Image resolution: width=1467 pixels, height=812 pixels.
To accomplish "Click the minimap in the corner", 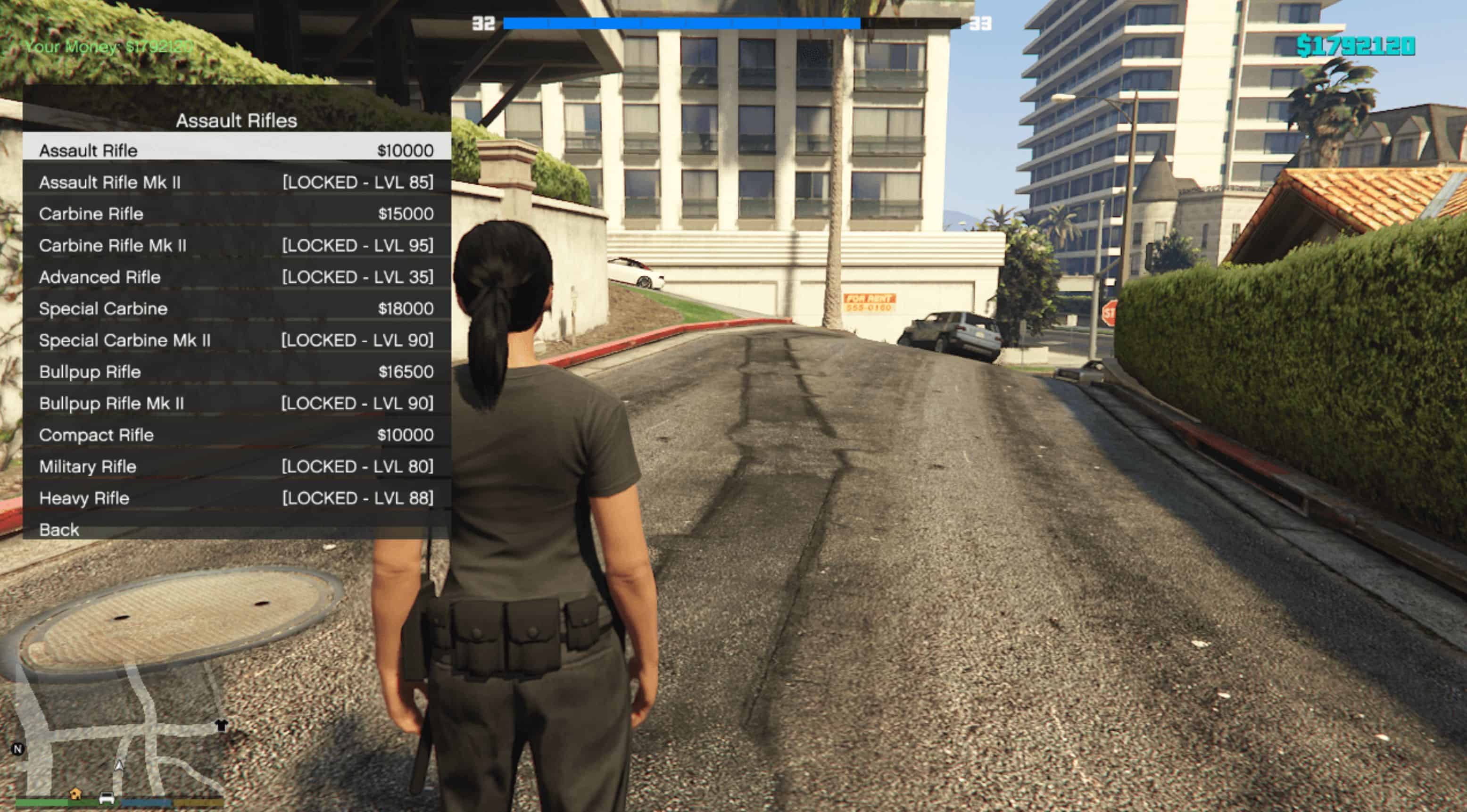I will 120,735.
